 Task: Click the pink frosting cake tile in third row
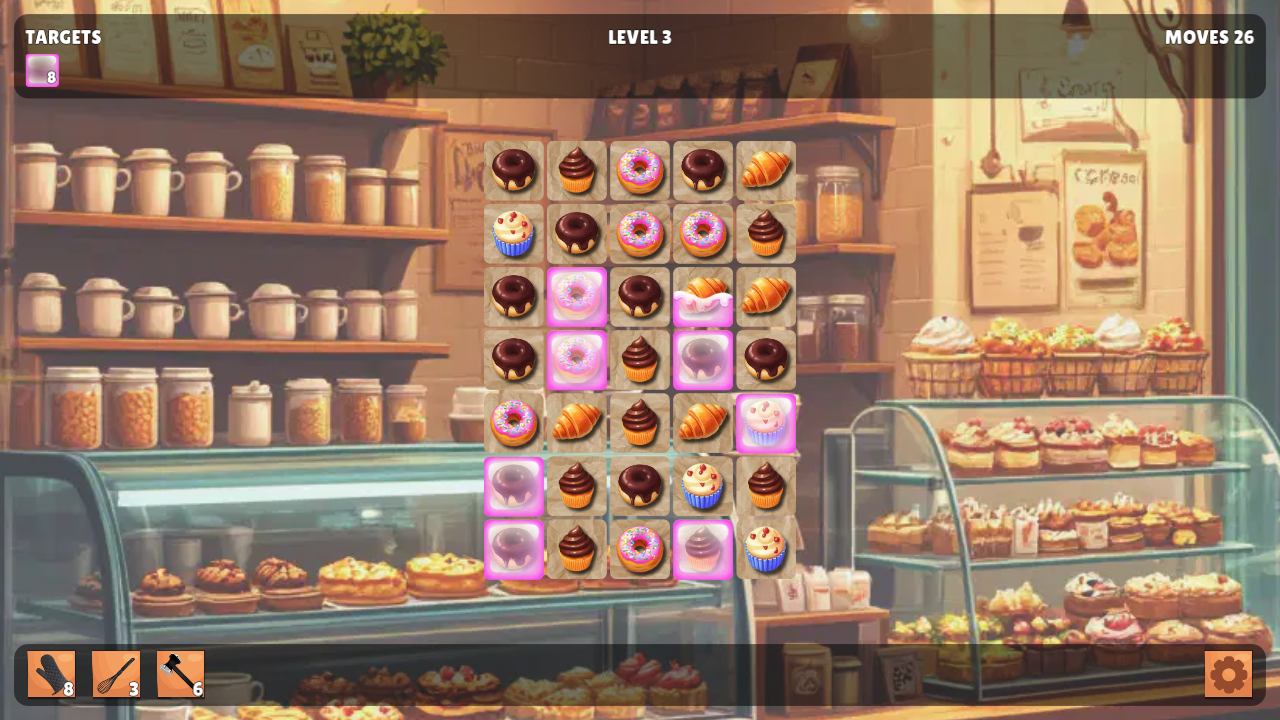coord(703,296)
